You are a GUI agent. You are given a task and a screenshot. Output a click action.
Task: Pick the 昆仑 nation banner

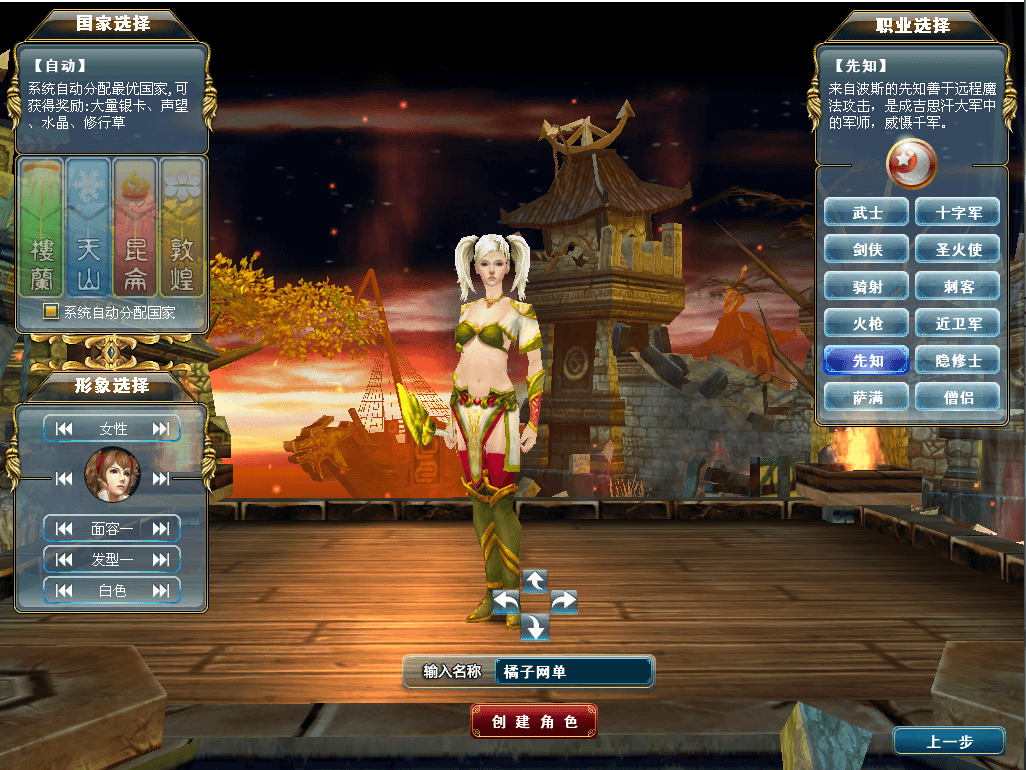click(135, 227)
